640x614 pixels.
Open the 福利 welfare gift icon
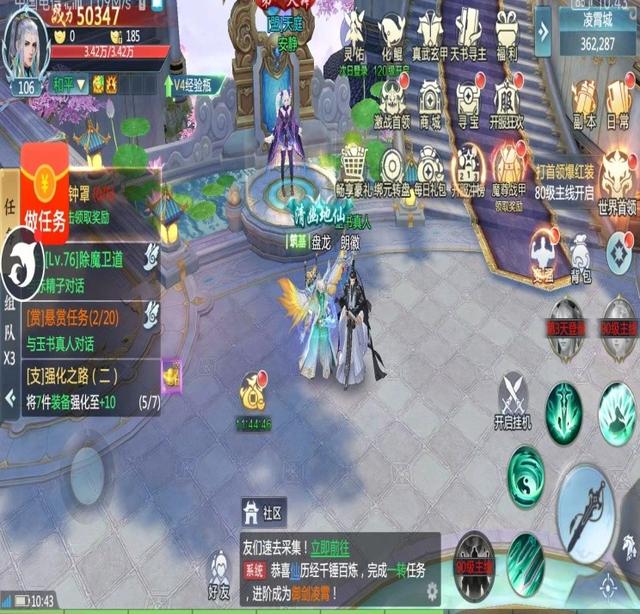507,33
